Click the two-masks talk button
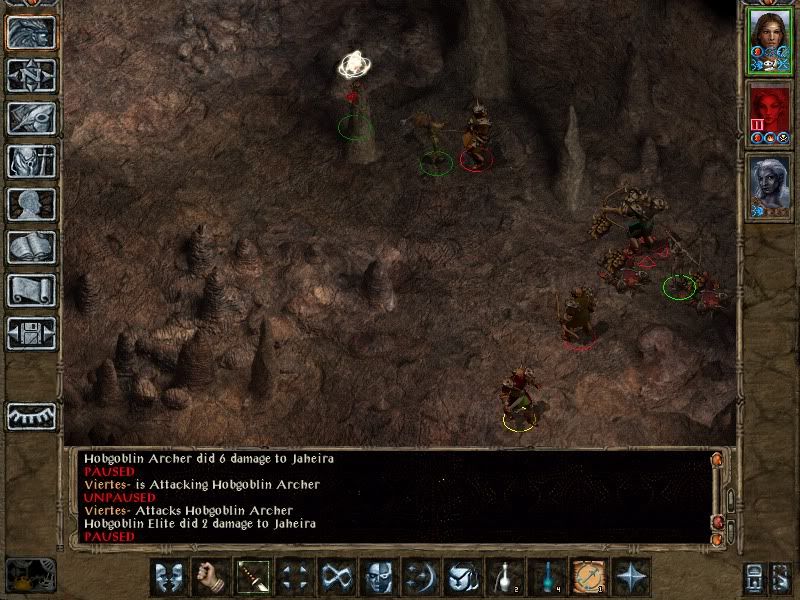800x600 pixels. (x=170, y=577)
